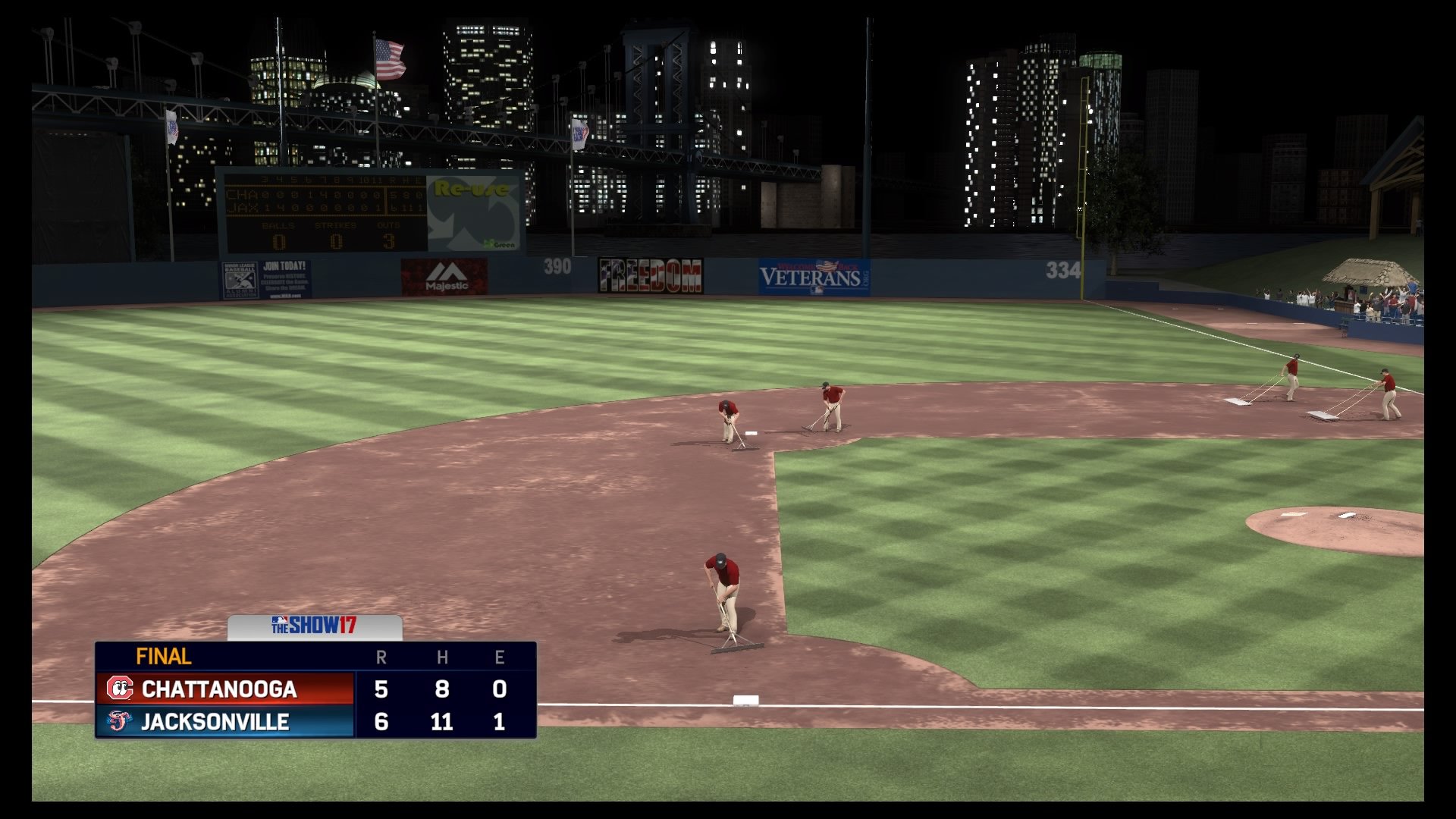Select the Chattanooga Lookouts team logo

coord(120,689)
